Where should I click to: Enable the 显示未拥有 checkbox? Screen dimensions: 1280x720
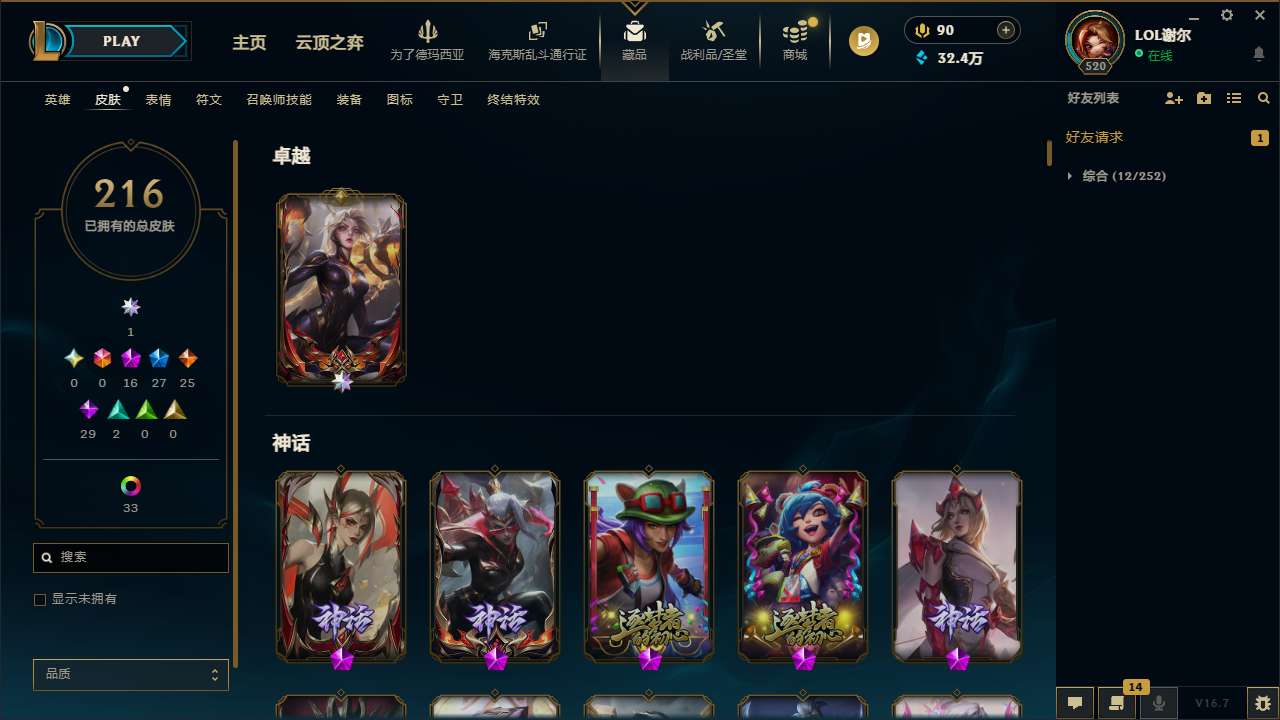[x=40, y=599]
